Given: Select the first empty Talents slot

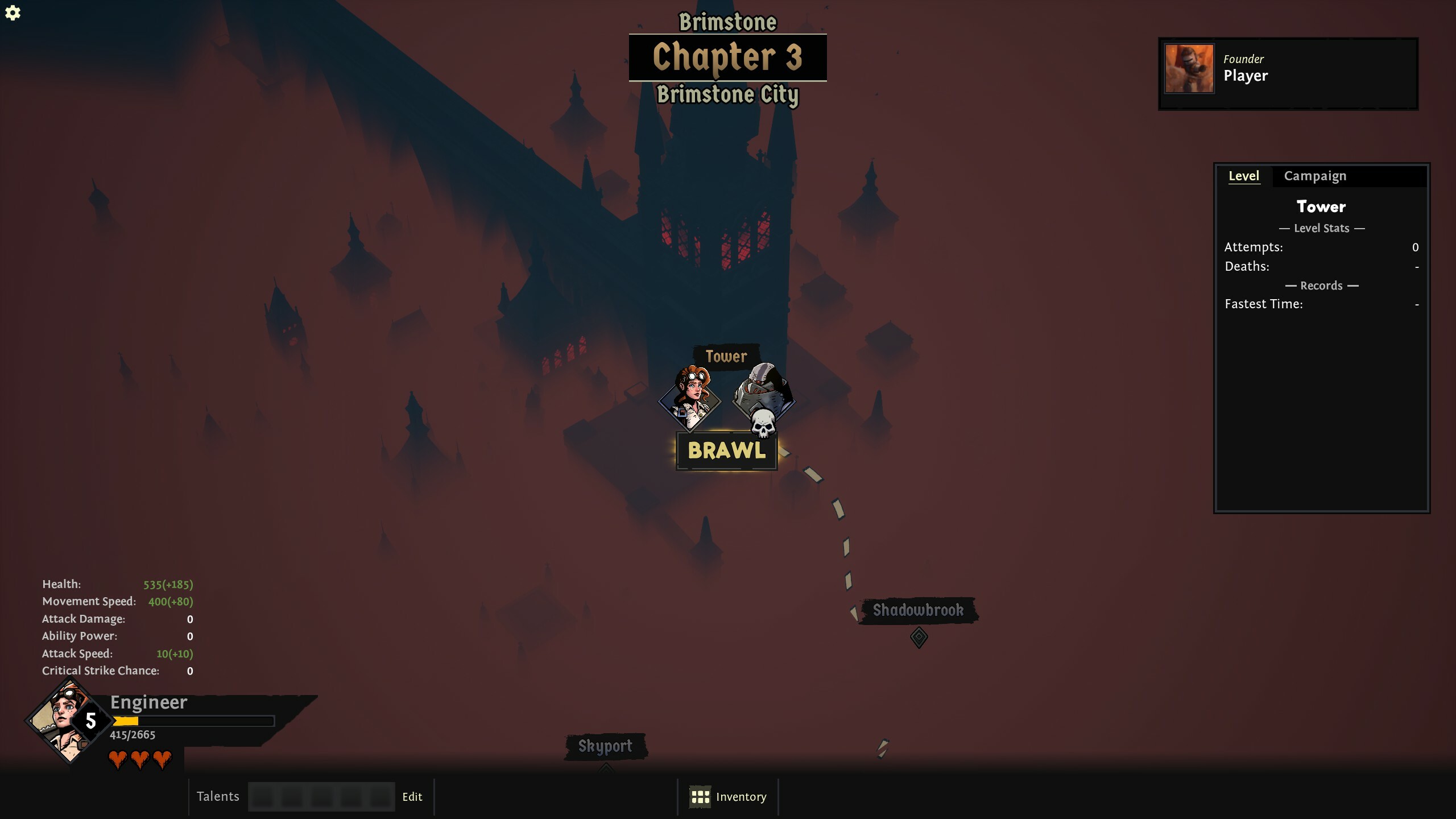Looking at the screenshot, I should [262, 797].
